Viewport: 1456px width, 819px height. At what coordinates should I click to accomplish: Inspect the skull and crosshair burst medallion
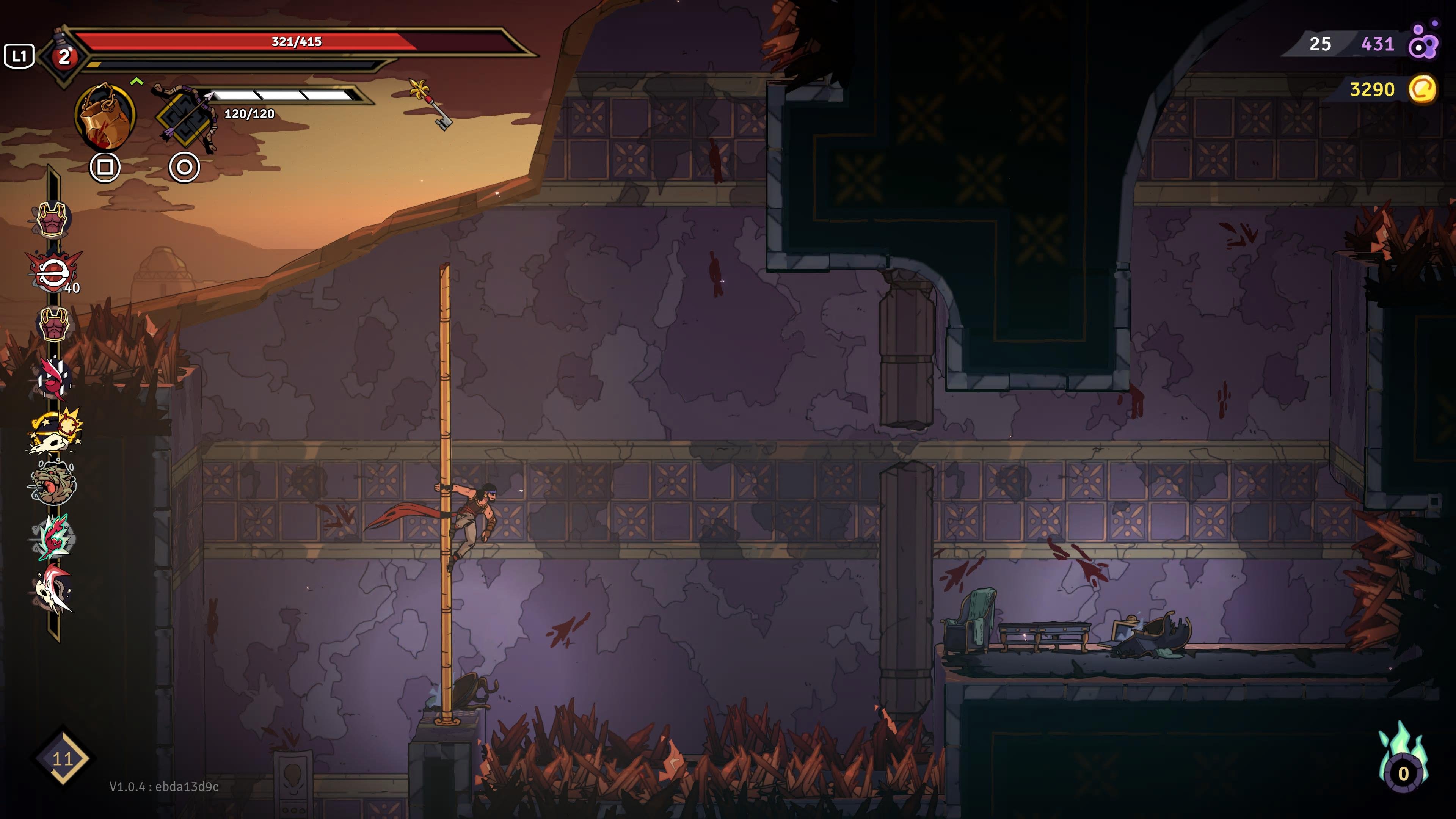click(x=55, y=431)
